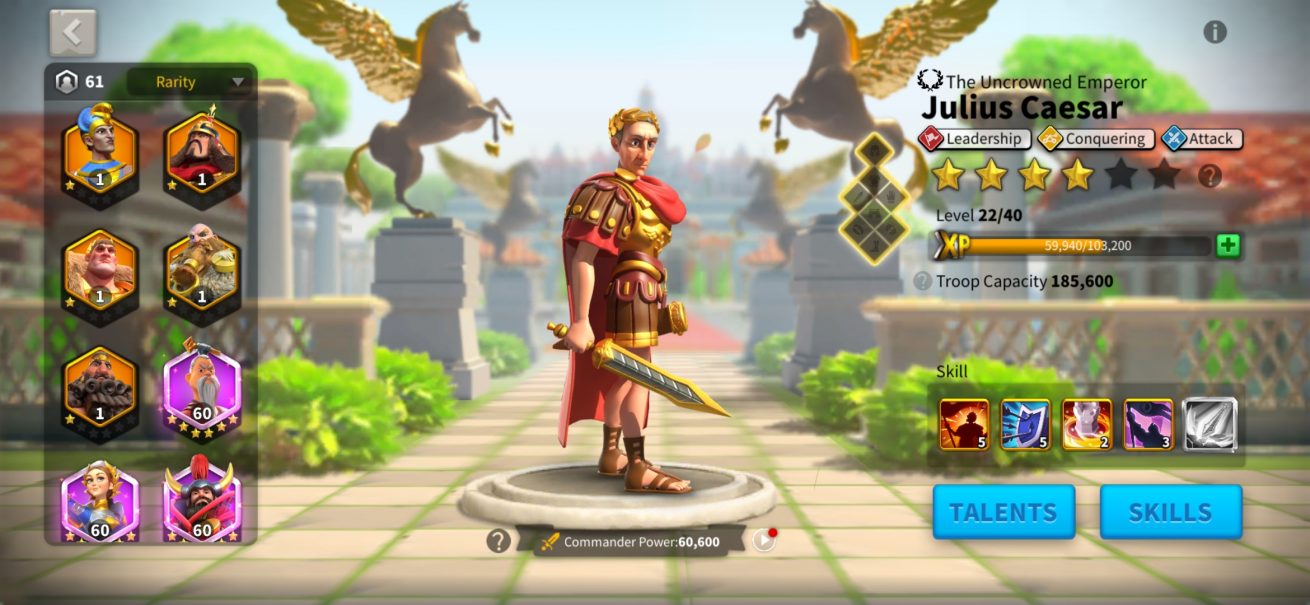The width and height of the screenshot is (1310, 605).
Task: Inspect the locked silver fifth skill
Action: pyautogui.click(x=1210, y=425)
